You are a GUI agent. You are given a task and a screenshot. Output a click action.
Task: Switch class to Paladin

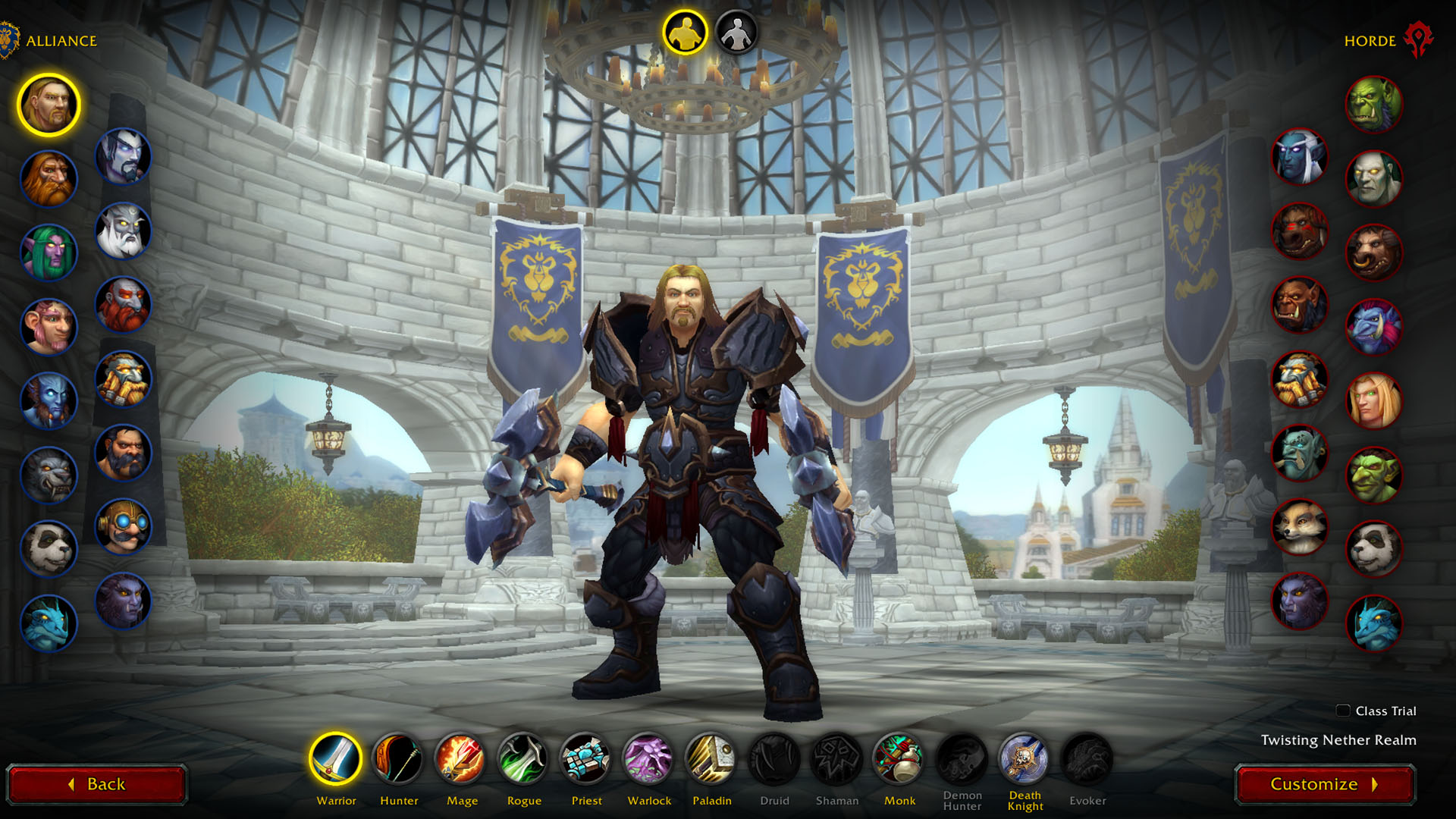pyautogui.click(x=711, y=758)
